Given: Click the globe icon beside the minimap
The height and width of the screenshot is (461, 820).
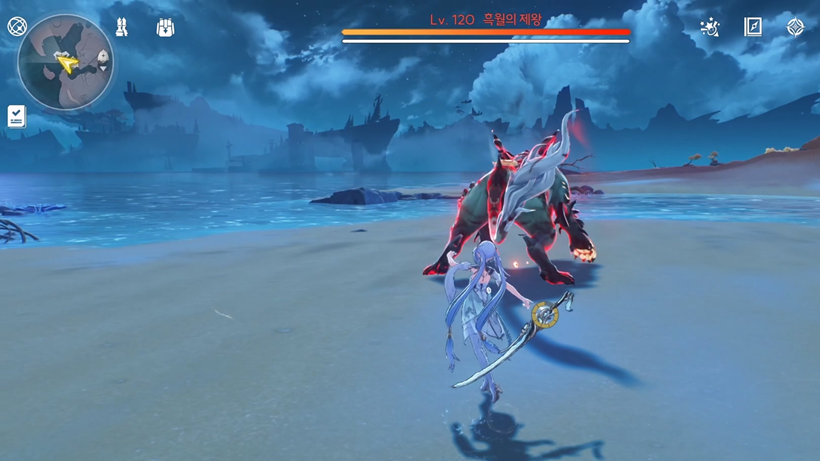Looking at the screenshot, I should pos(17,26).
